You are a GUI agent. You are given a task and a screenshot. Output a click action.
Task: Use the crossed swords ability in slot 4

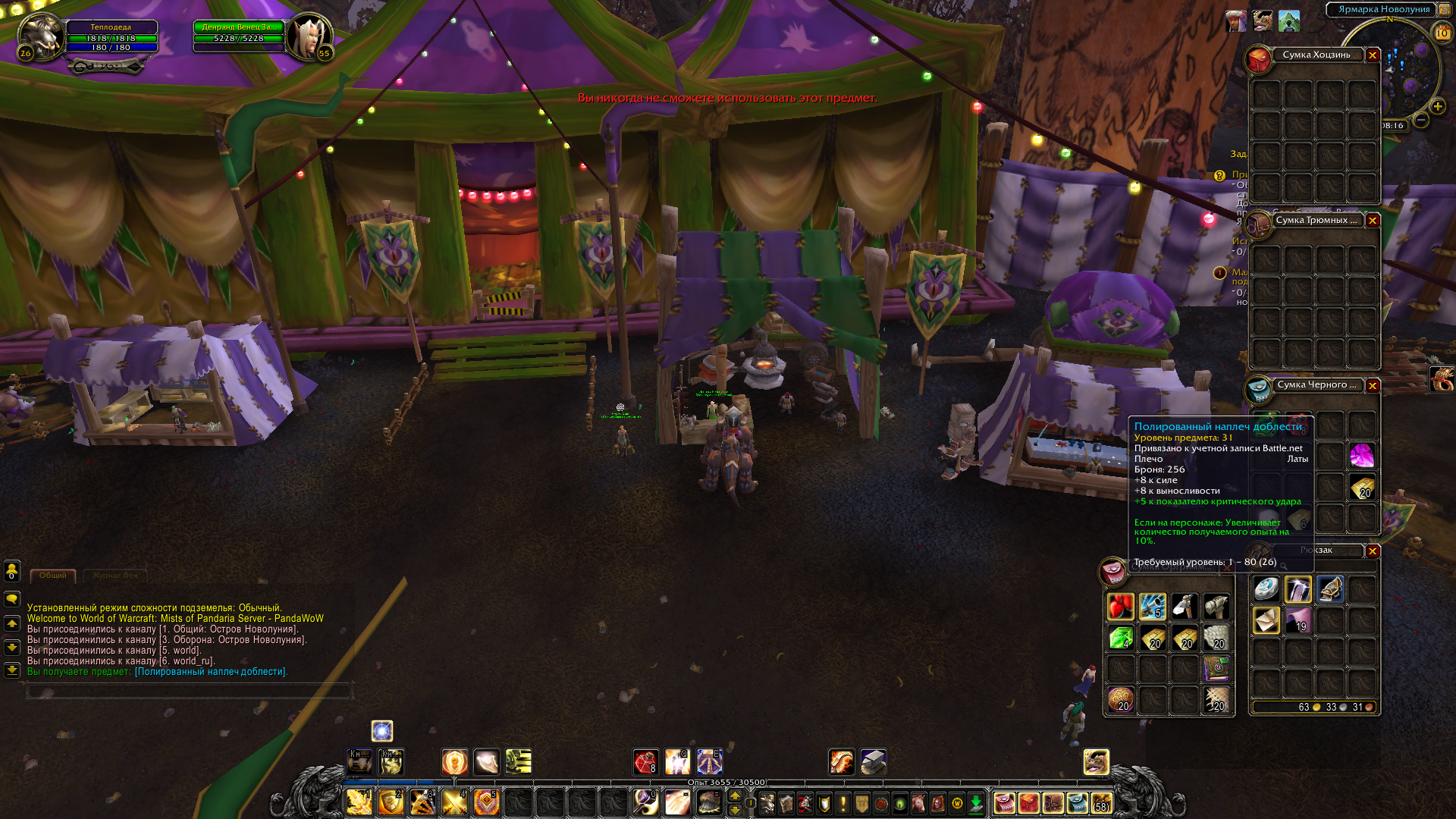(455, 802)
